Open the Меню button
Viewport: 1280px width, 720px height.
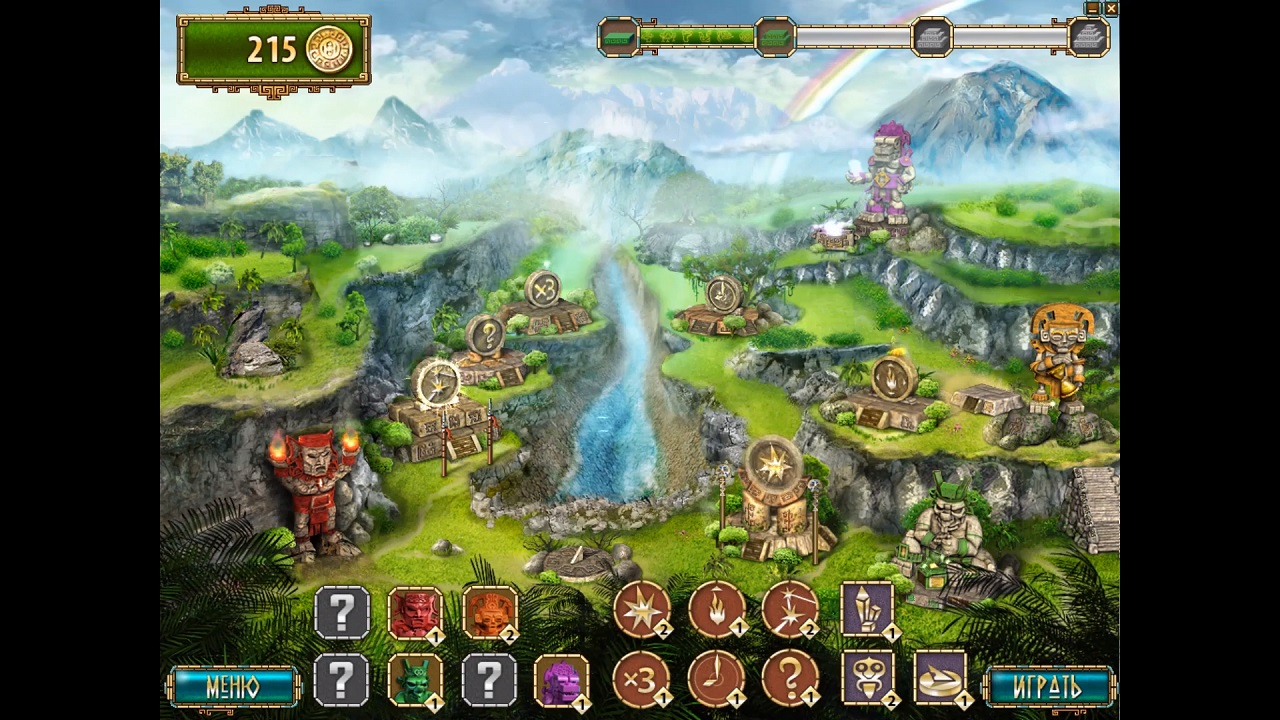(x=234, y=687)
